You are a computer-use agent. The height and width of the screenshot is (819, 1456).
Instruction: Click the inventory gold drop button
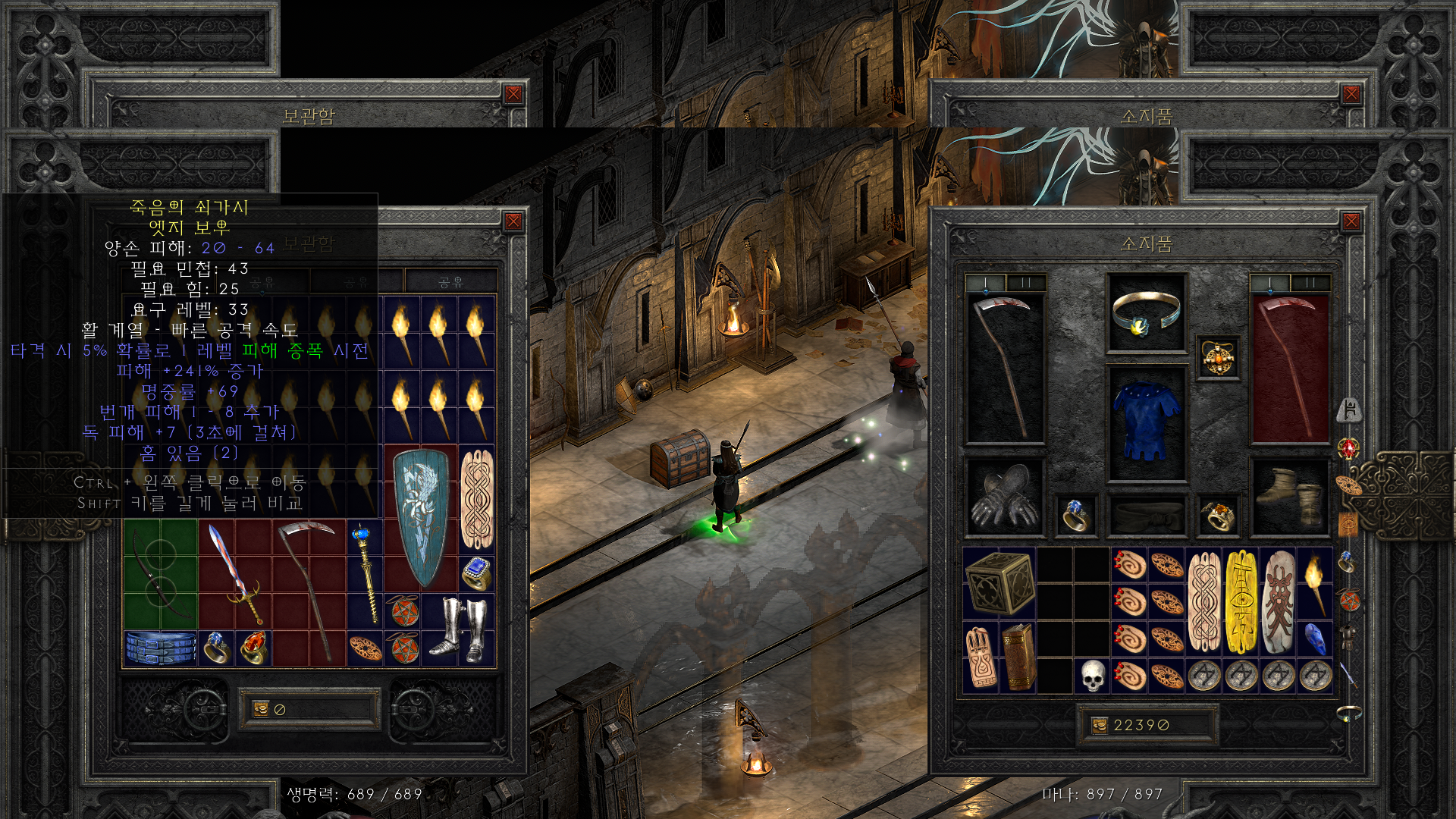[1099, 726]
